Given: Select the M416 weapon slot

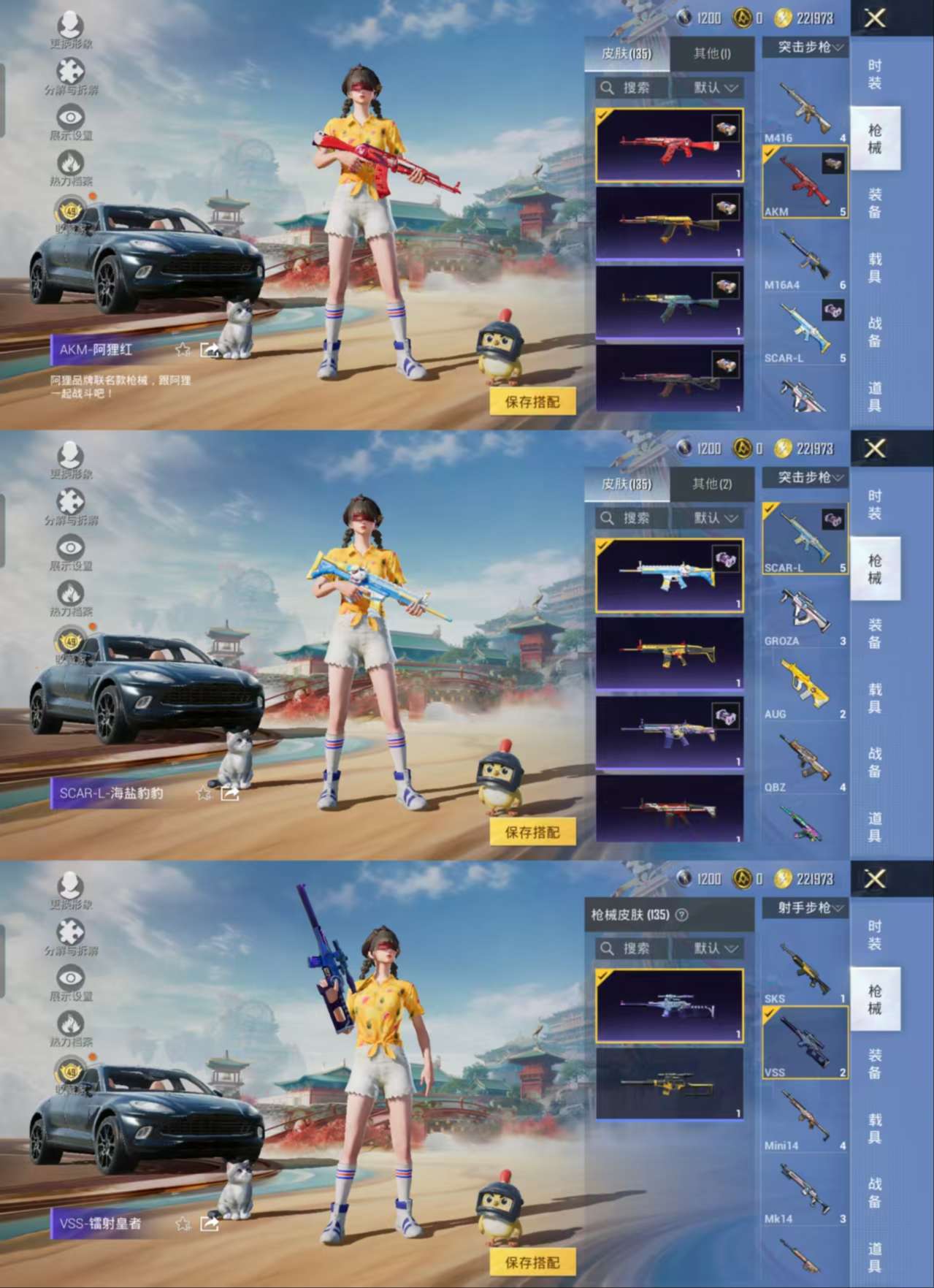Looking at the screenshot, I should (x=805, y=111).
